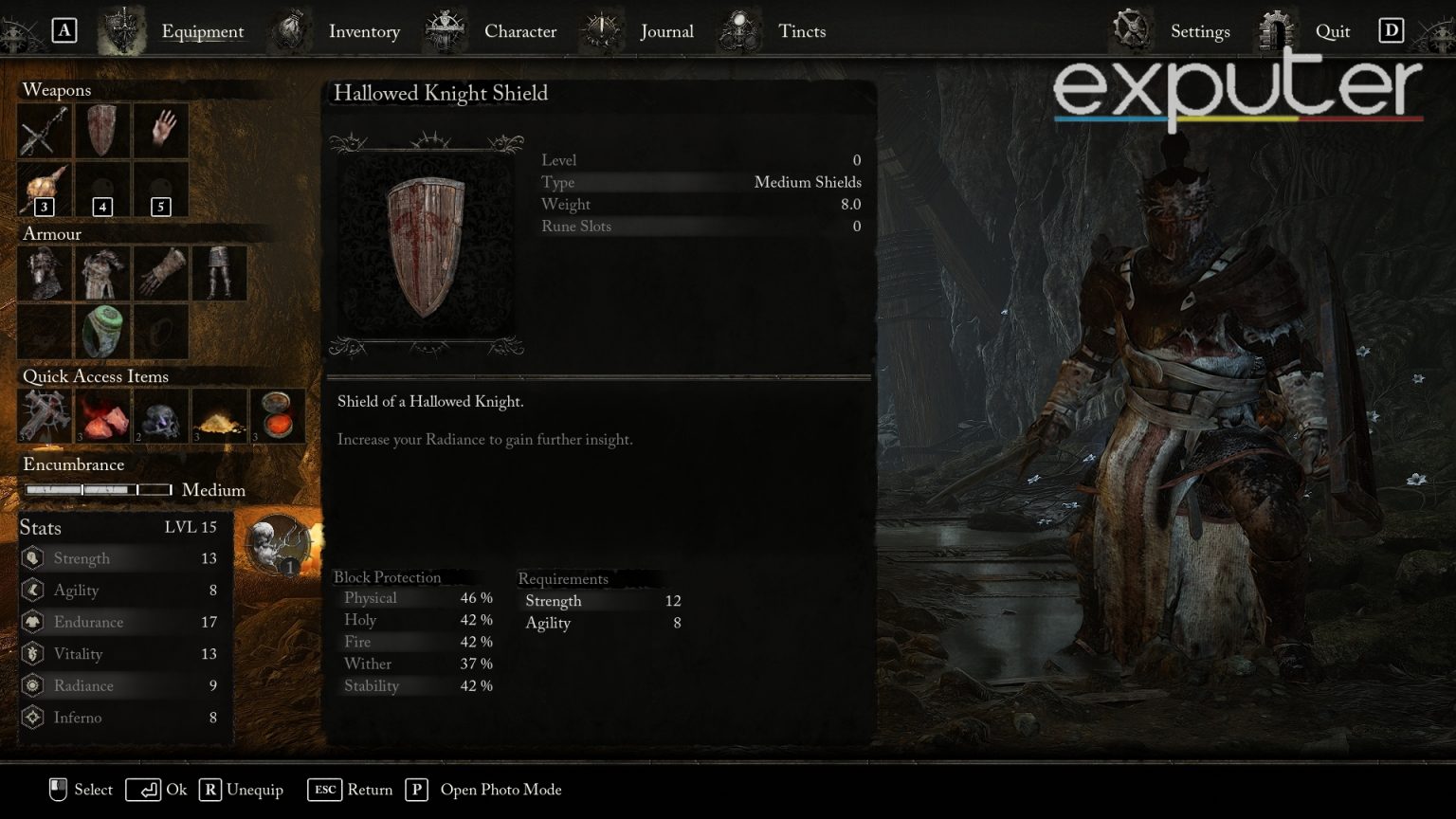Select the lantern in weapon slot 3
Screen dimensions: 1456x819
pyautogui.click(x=43, y=189)
